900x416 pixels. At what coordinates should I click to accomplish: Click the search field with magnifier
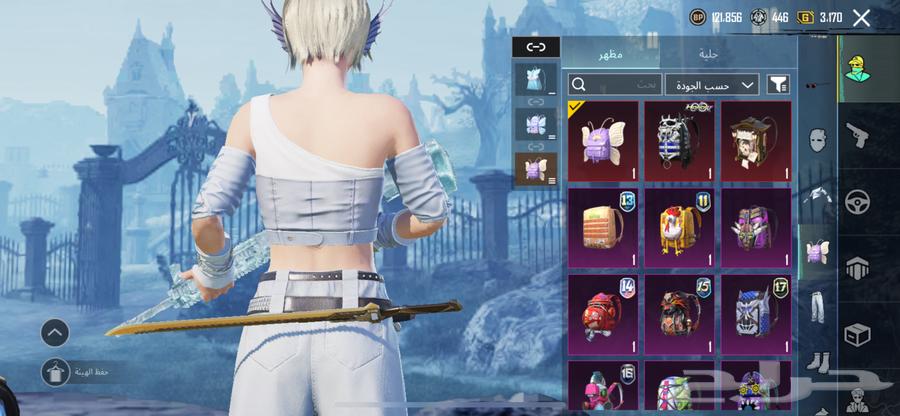pos(615,85)
